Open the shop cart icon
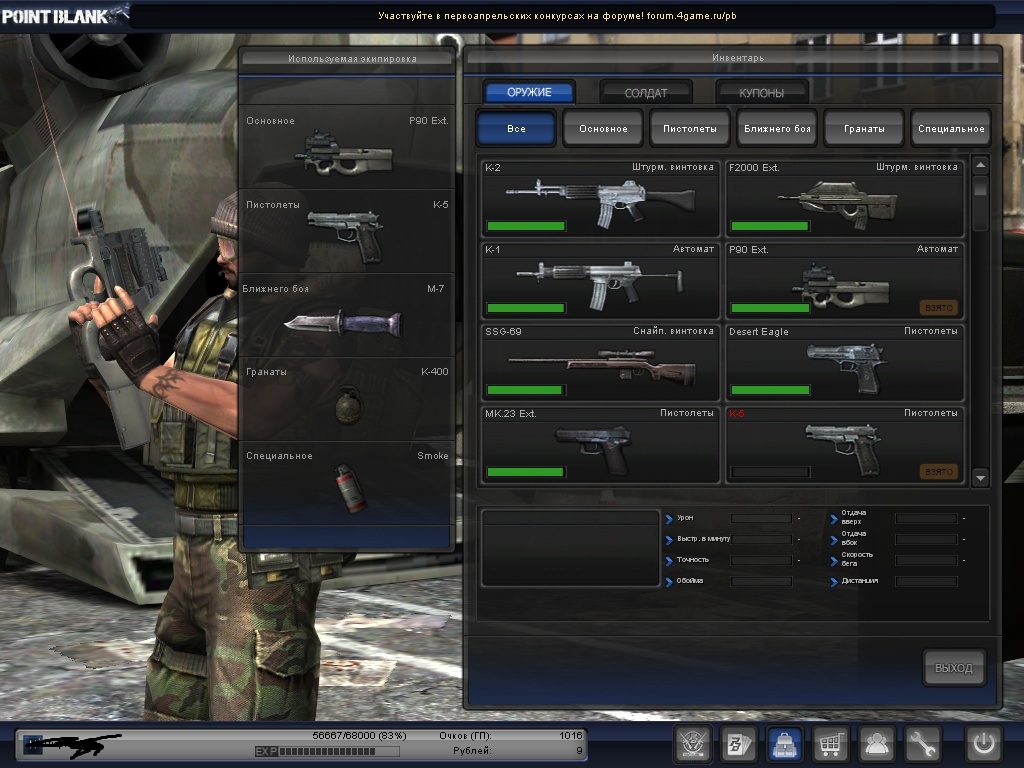The height and width of the screenshot is (768, 1024). (x=831, y=743)
